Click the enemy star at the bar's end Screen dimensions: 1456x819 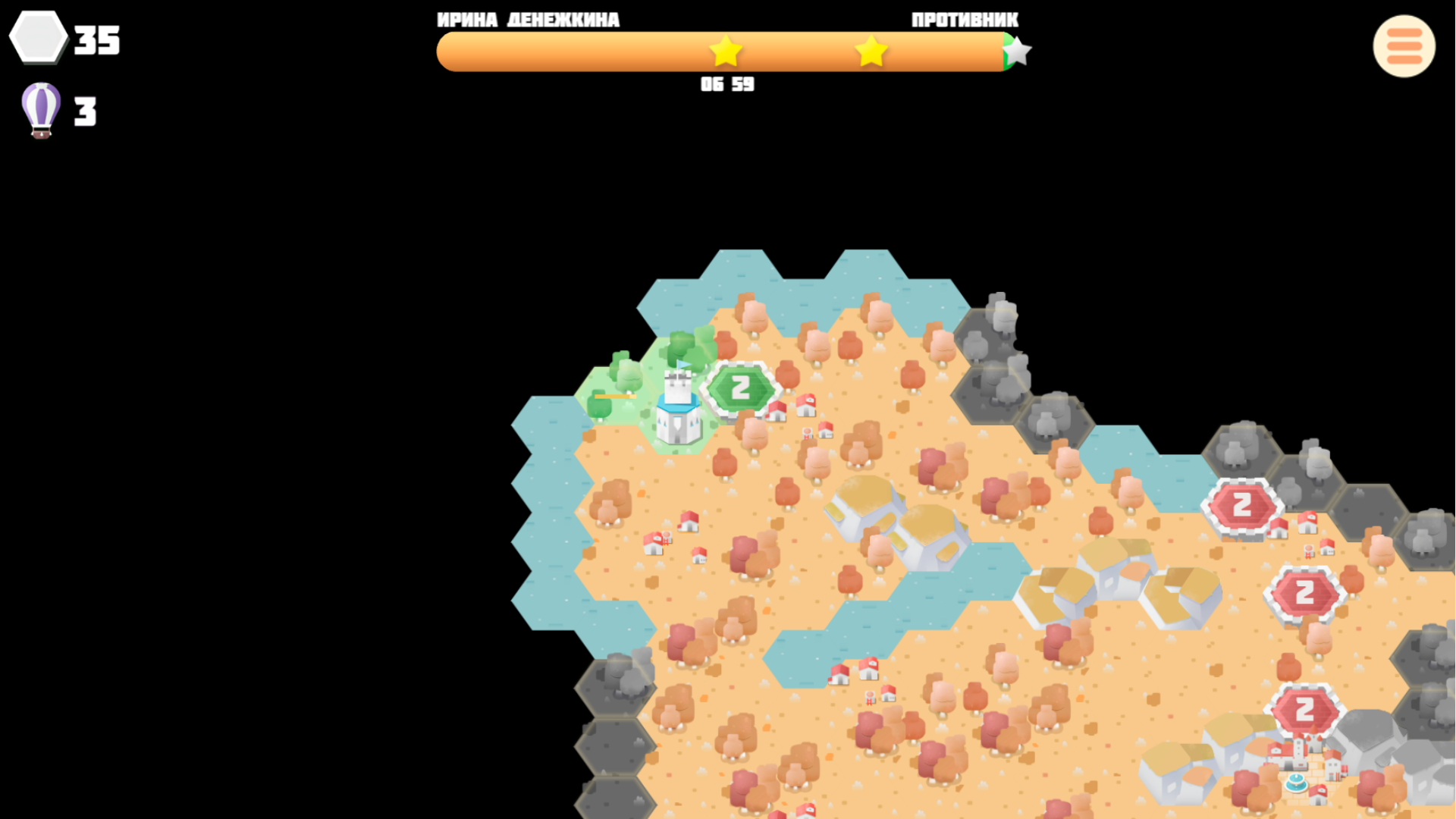1018,50
